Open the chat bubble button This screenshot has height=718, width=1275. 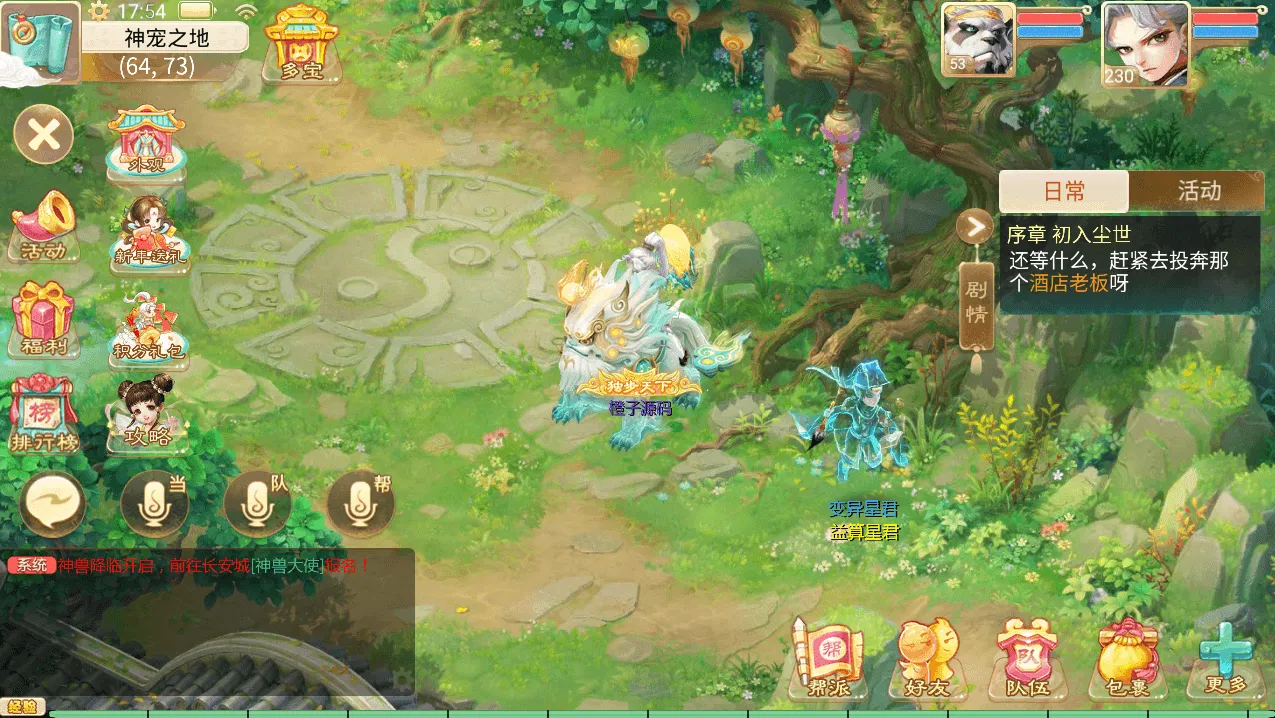pos(53,505)
